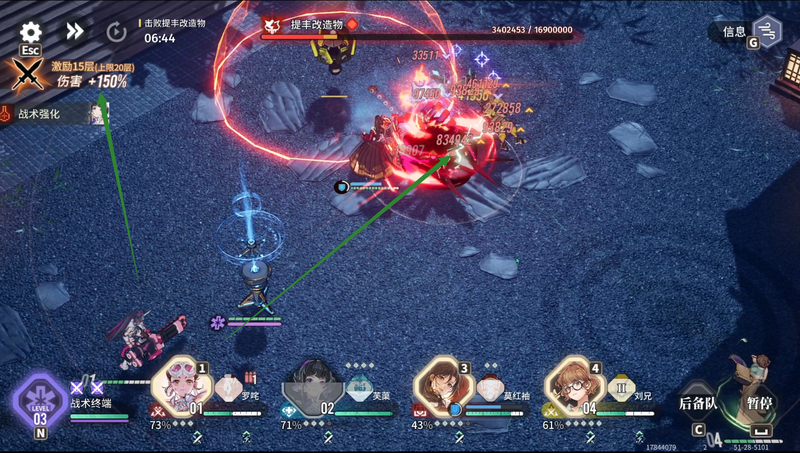Select character 03 莫红袖 portrait
This screenshot has height=453, width=800.
point(445,384)
